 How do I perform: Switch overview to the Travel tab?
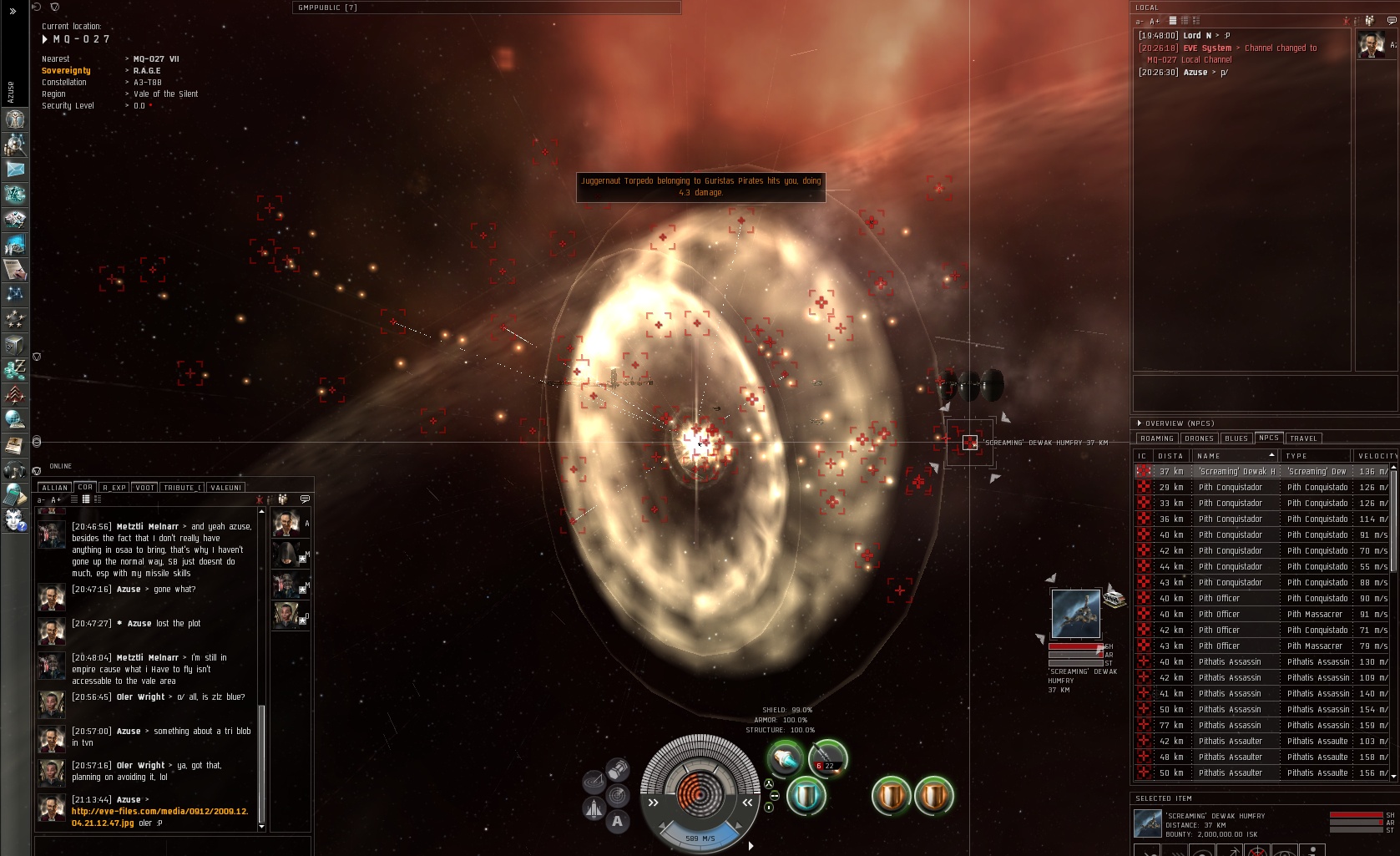1303,438
